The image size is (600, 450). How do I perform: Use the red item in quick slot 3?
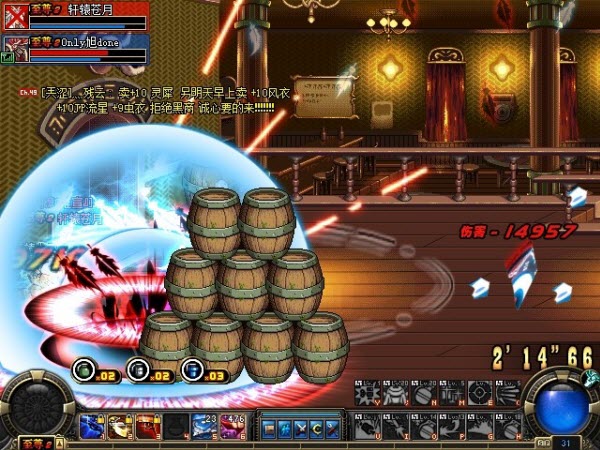(148, 428)
